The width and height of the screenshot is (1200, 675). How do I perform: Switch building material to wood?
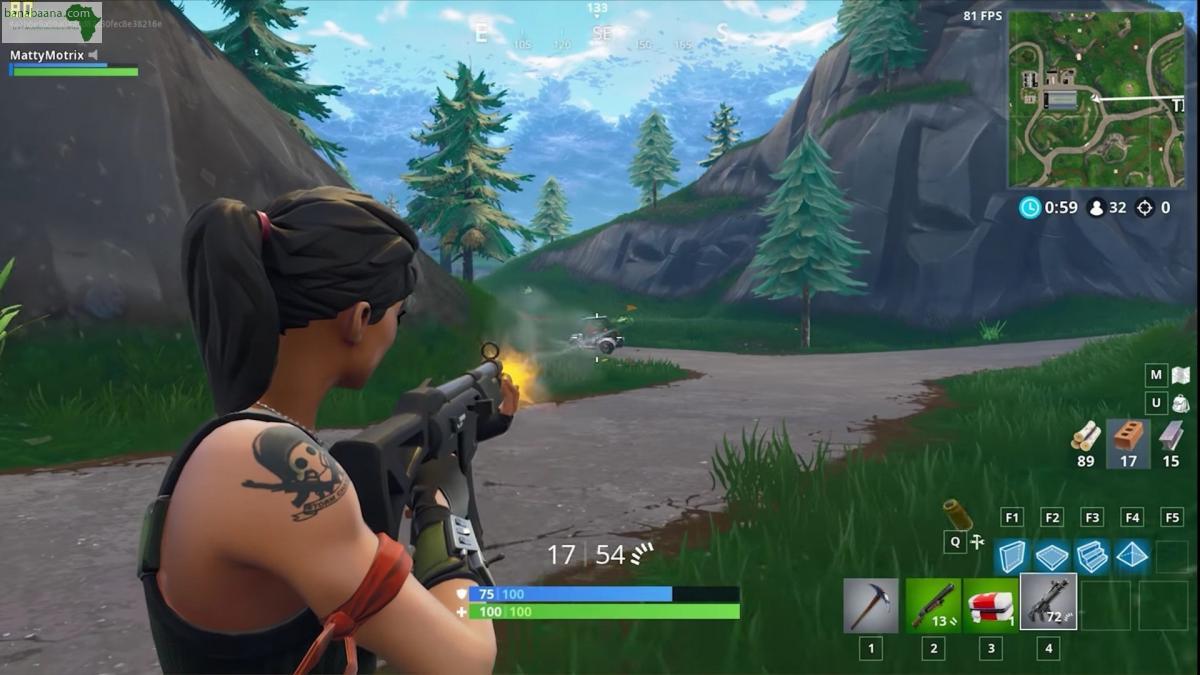(x=1086, y=436)
